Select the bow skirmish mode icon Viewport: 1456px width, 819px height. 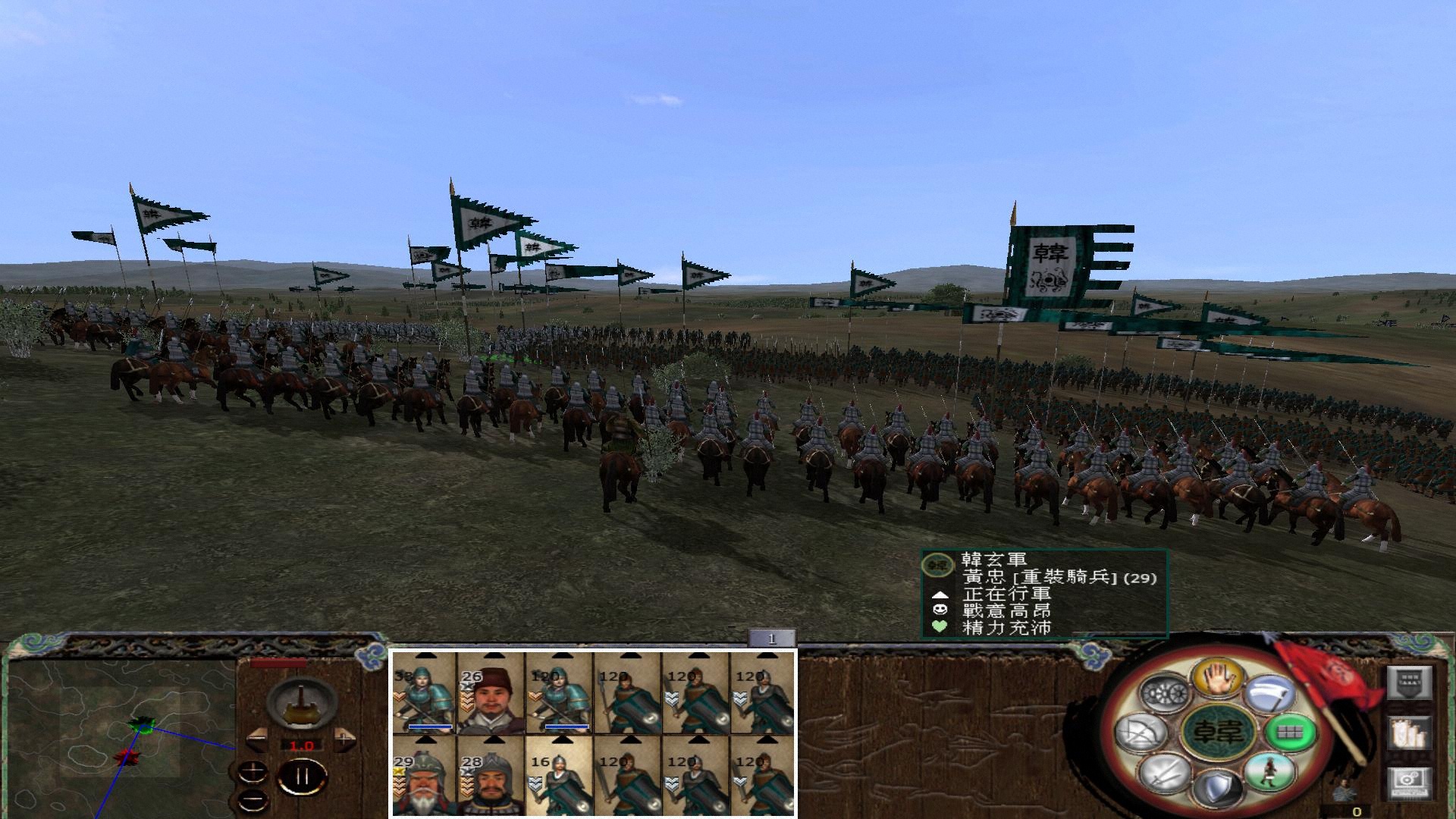point(1141,732)
